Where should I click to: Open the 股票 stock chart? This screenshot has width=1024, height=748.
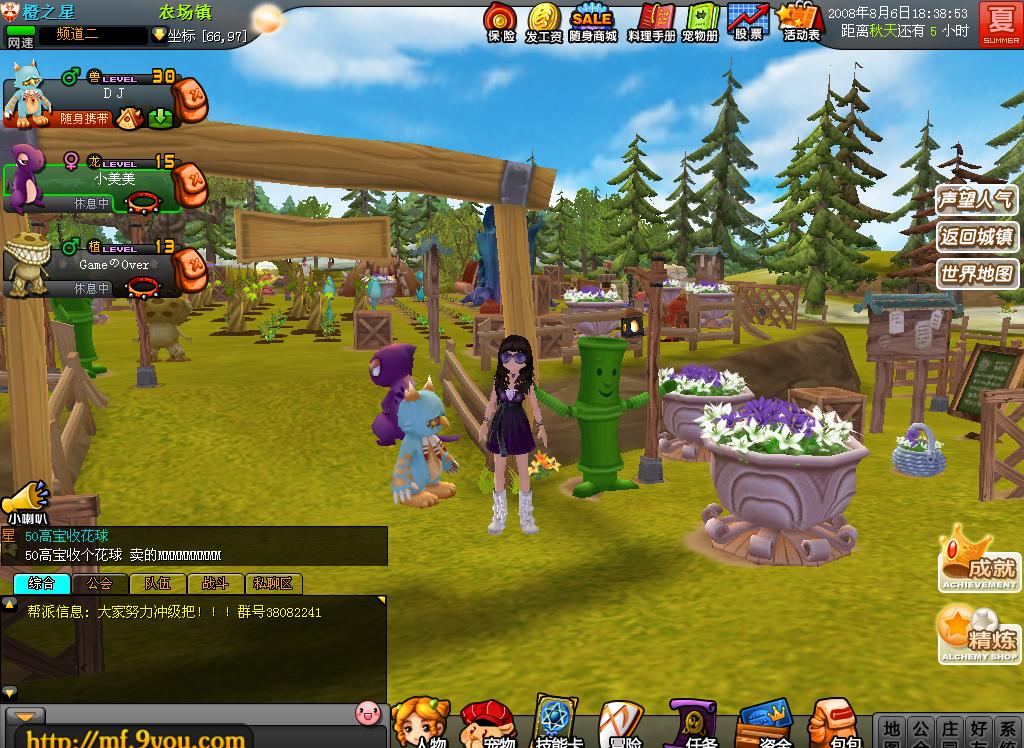coord(747,20)
